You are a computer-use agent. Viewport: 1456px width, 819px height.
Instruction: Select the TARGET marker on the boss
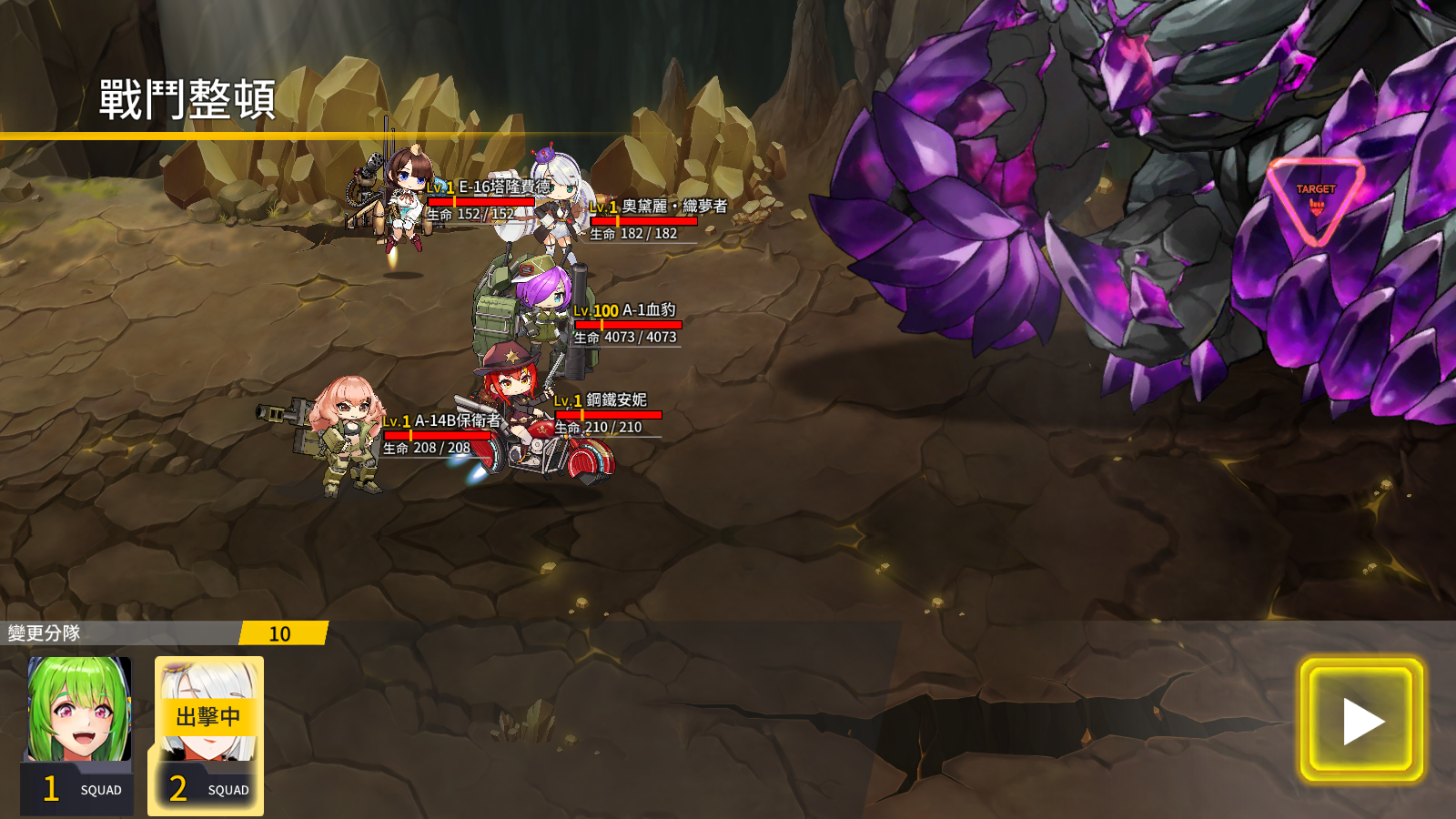pos(1316,200)
